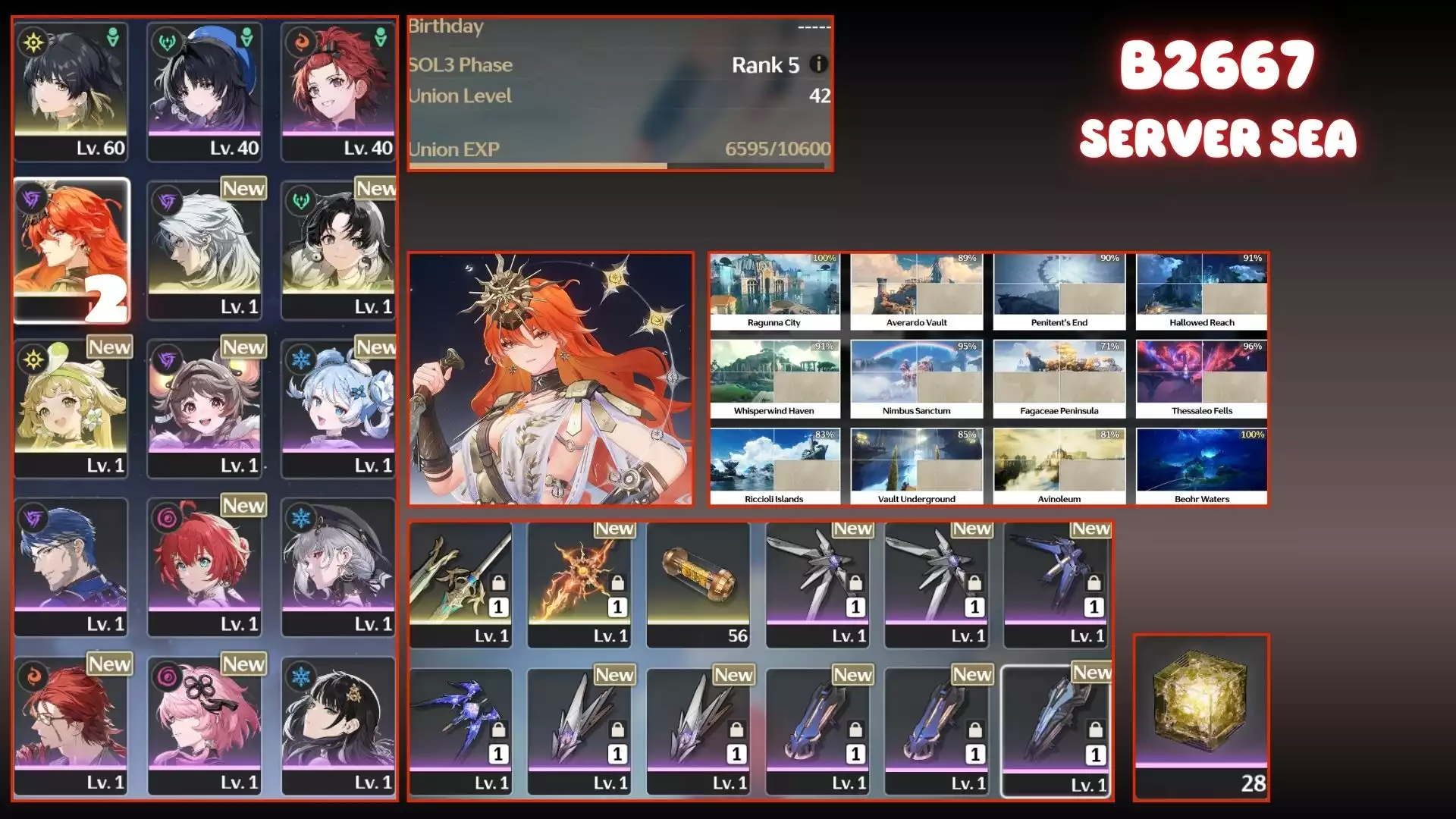Select the orange-haired character tile marked 2
The width and height of the screenshot is (1456, 819).
click(71, 250)
